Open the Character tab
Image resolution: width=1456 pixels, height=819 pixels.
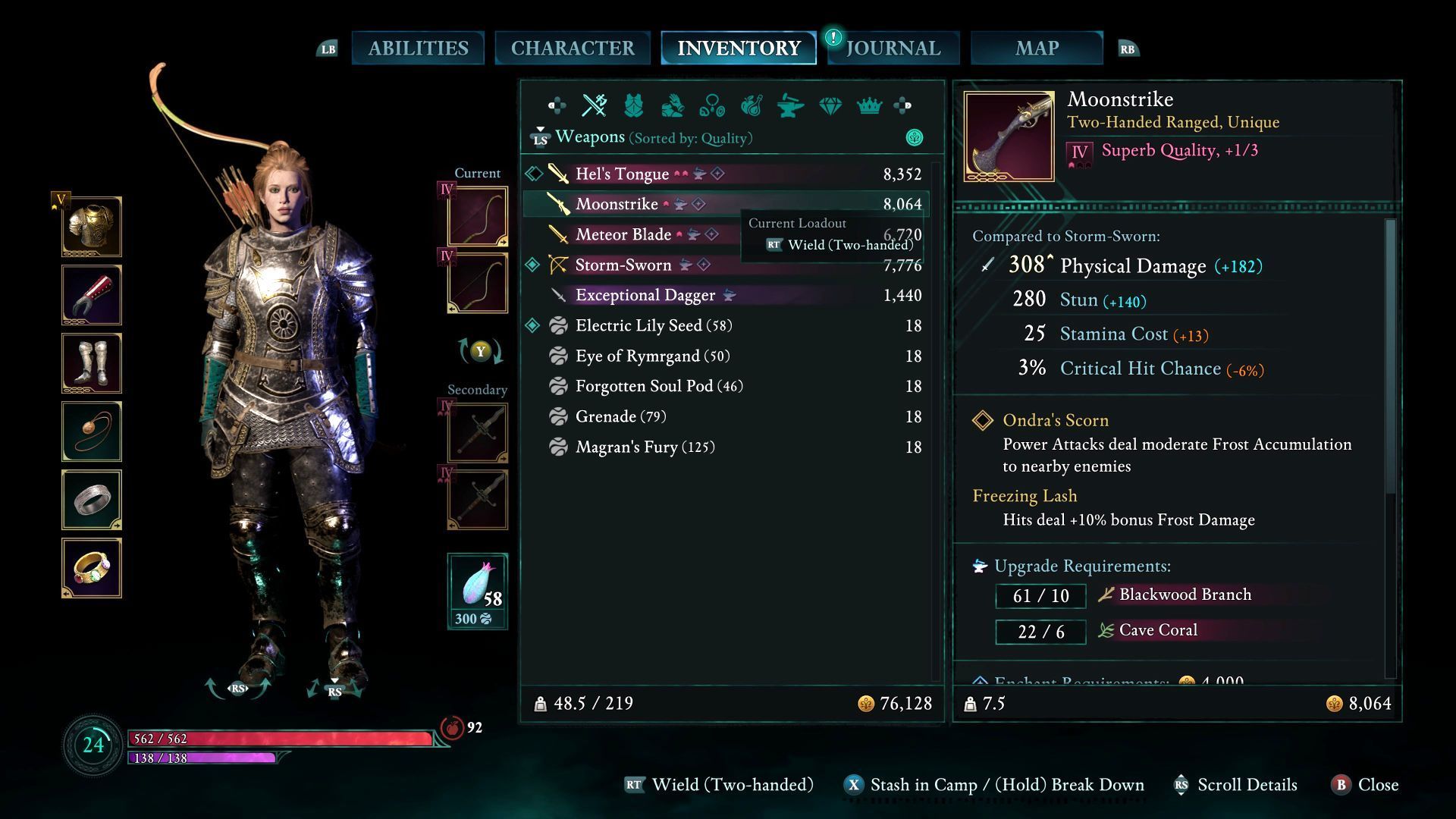click(573, 49)
